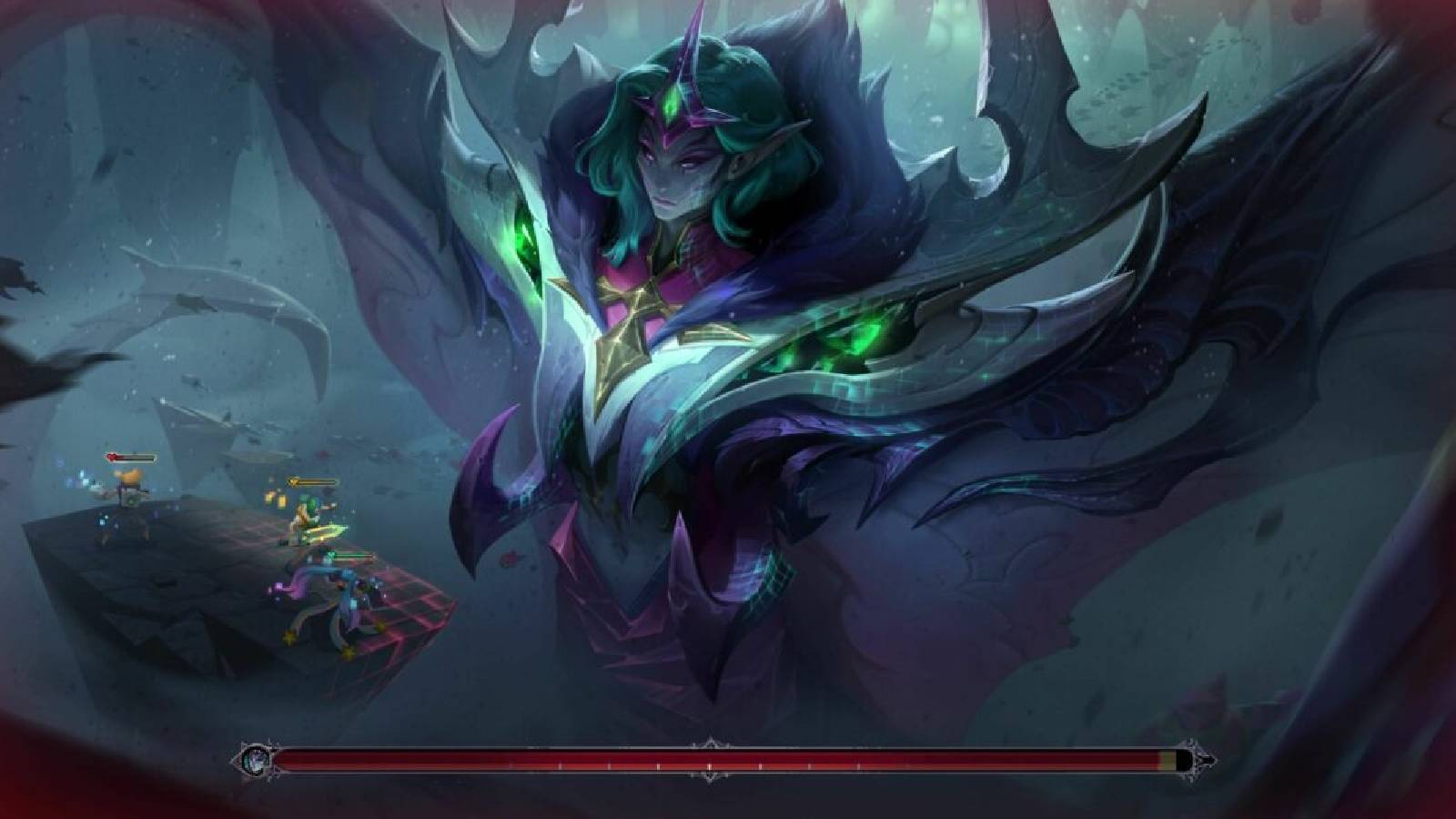Click the gold crest icon on the yellow bar
The image size is (1456, 819).
(295, 480)
